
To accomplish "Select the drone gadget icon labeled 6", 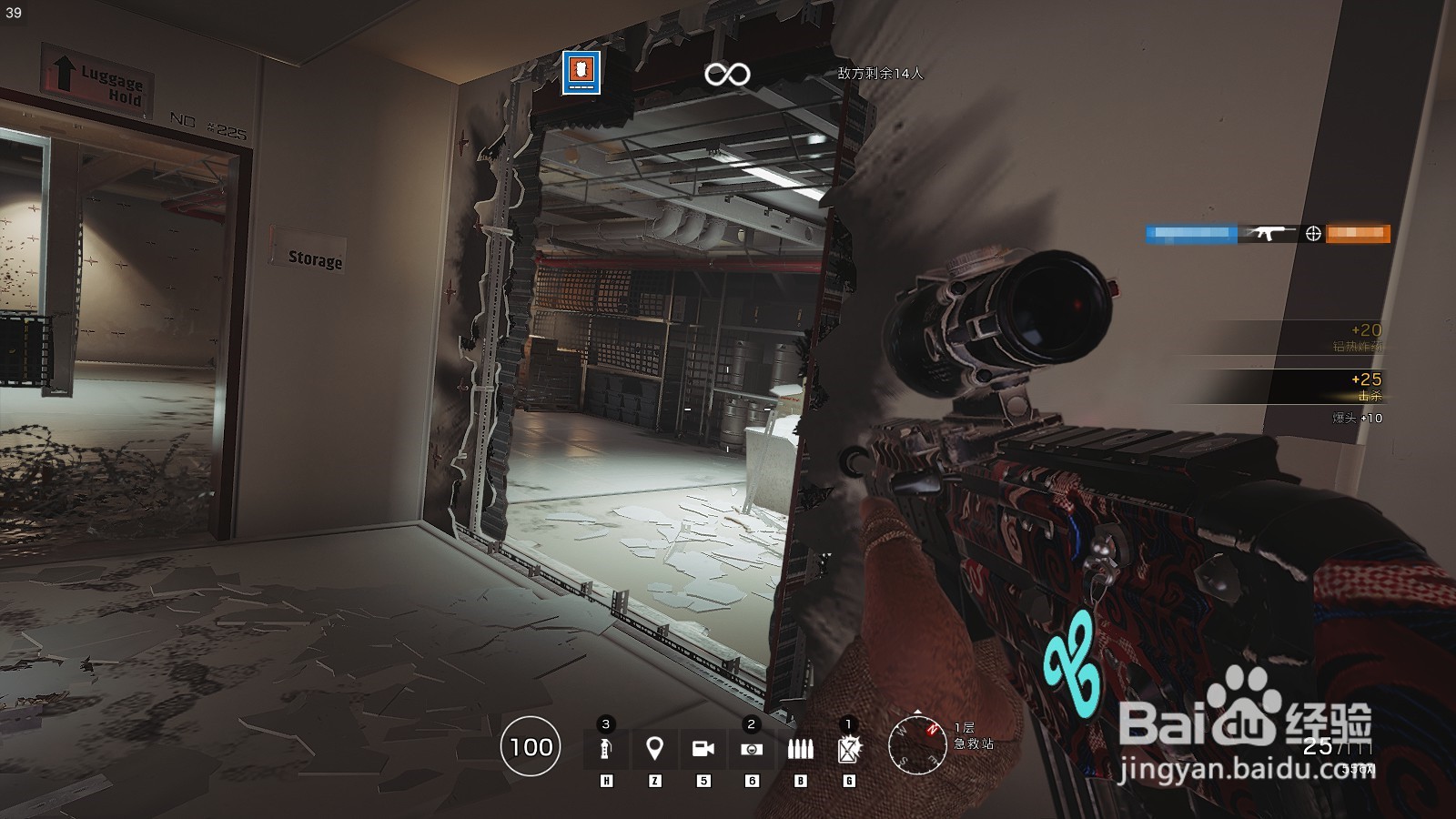I will click(x=749, y=747).
